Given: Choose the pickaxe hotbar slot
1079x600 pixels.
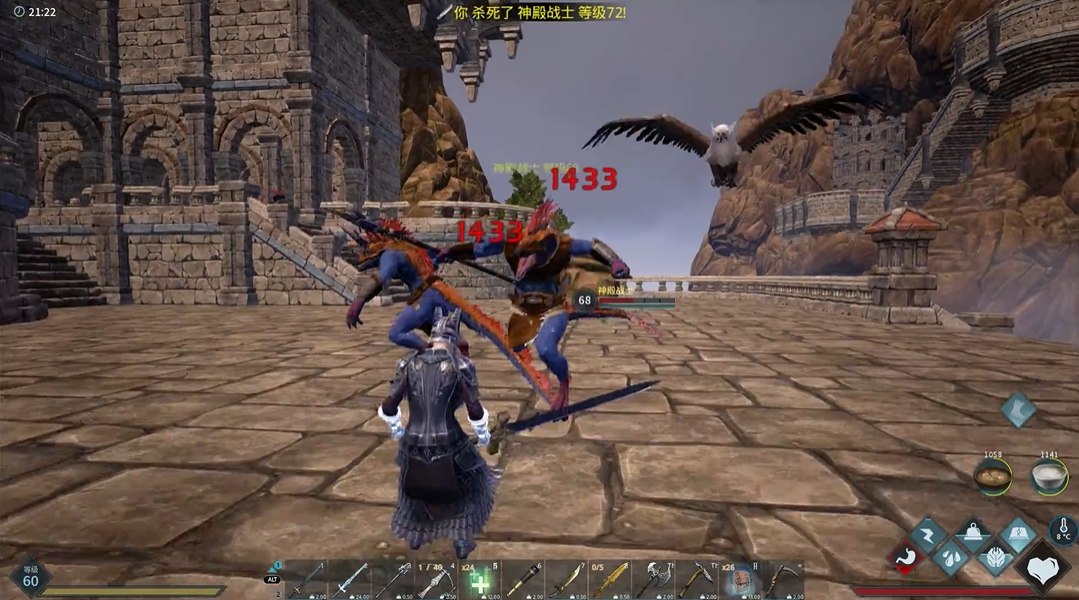Looking at the screenshot, I should click(x=698, y=580).
